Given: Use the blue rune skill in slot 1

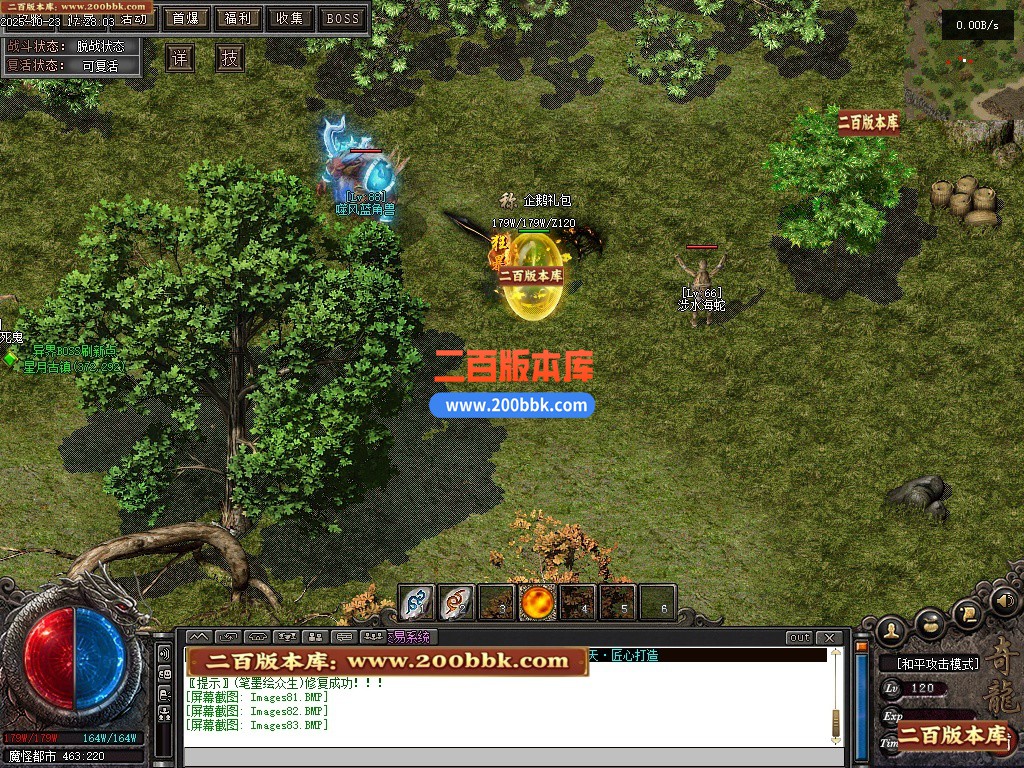Looking at the screenshot, I should [x=417, y=602].
